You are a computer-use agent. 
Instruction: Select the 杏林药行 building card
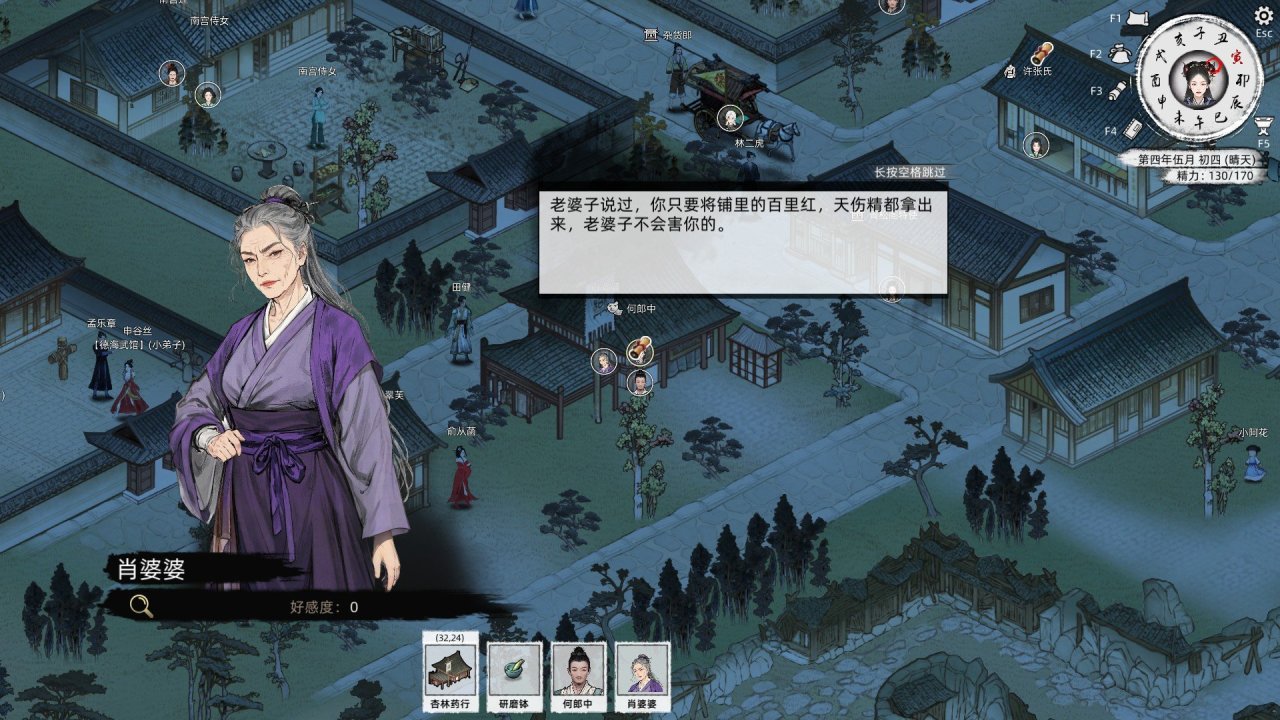(x=450, y=669)
